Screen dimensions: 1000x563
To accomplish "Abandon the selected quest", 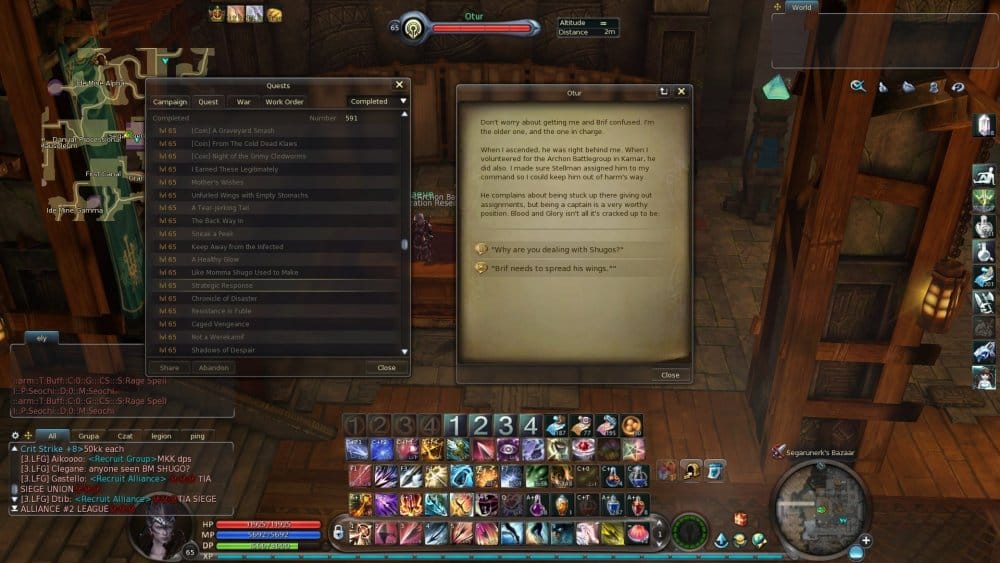I will click(x=214, y=368).
